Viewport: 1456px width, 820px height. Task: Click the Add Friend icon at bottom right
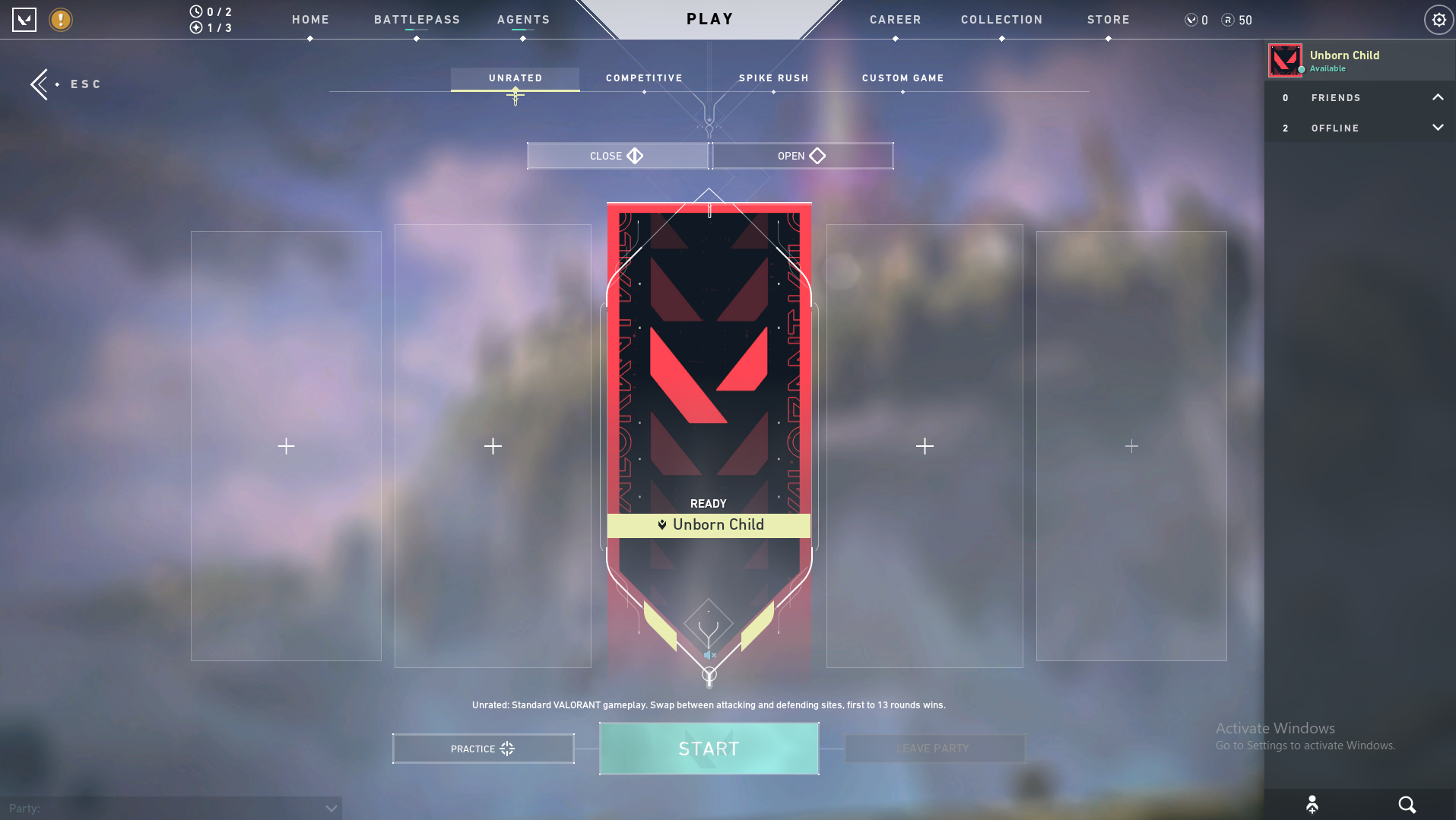[1312, 804]
